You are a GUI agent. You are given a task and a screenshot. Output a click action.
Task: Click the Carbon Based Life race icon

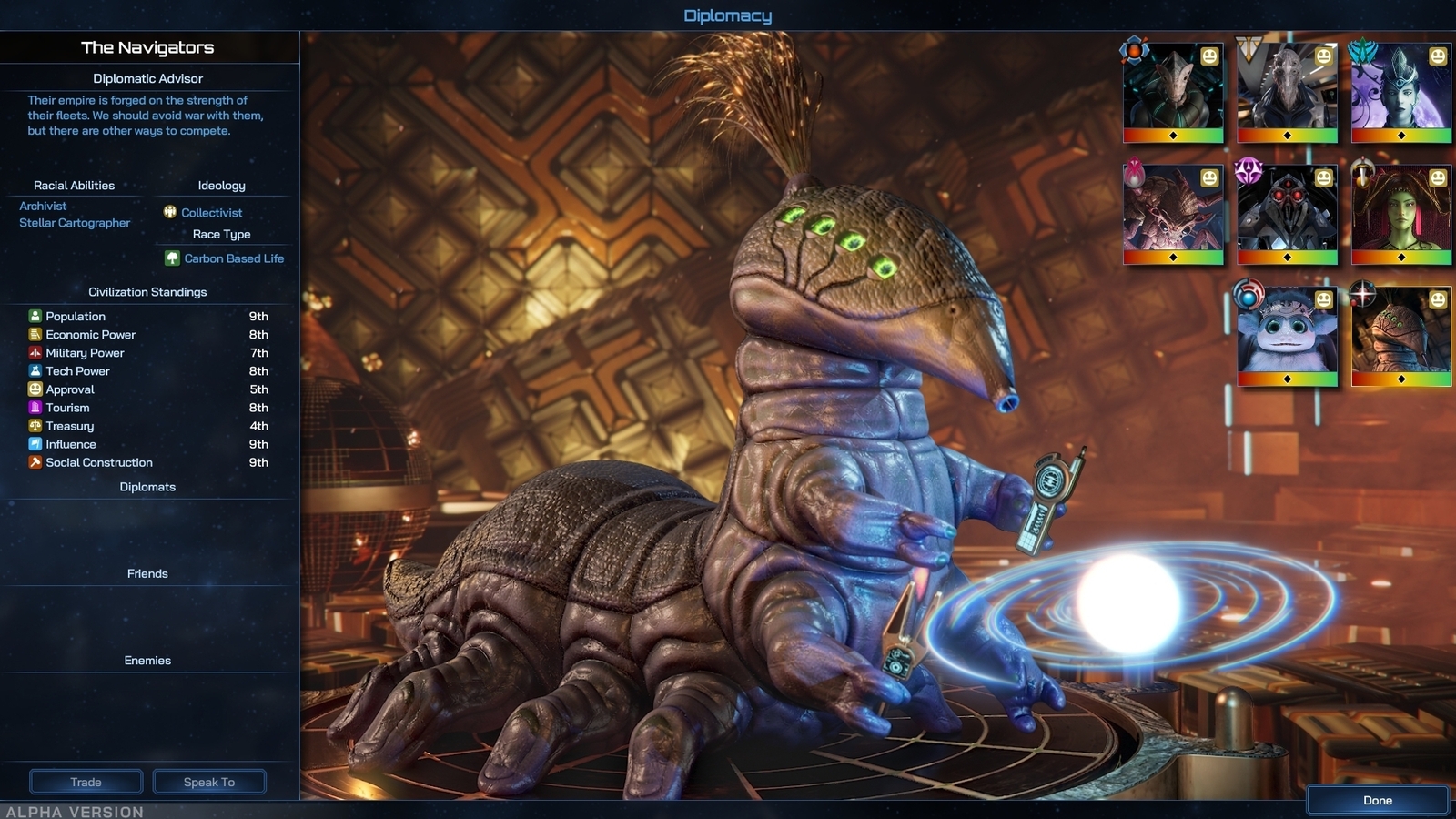tap(173, 258)
